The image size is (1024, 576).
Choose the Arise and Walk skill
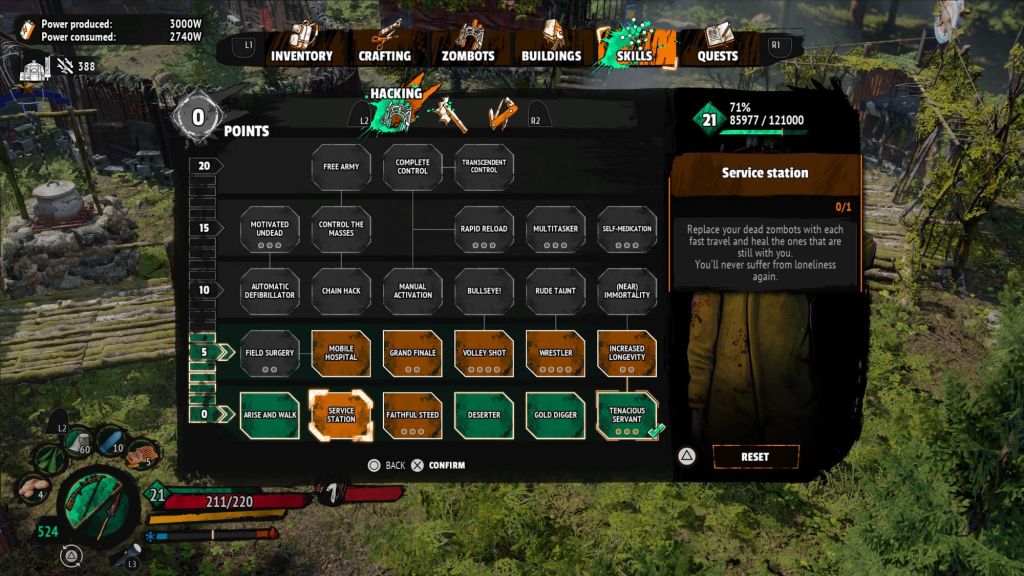pos(270,415)
